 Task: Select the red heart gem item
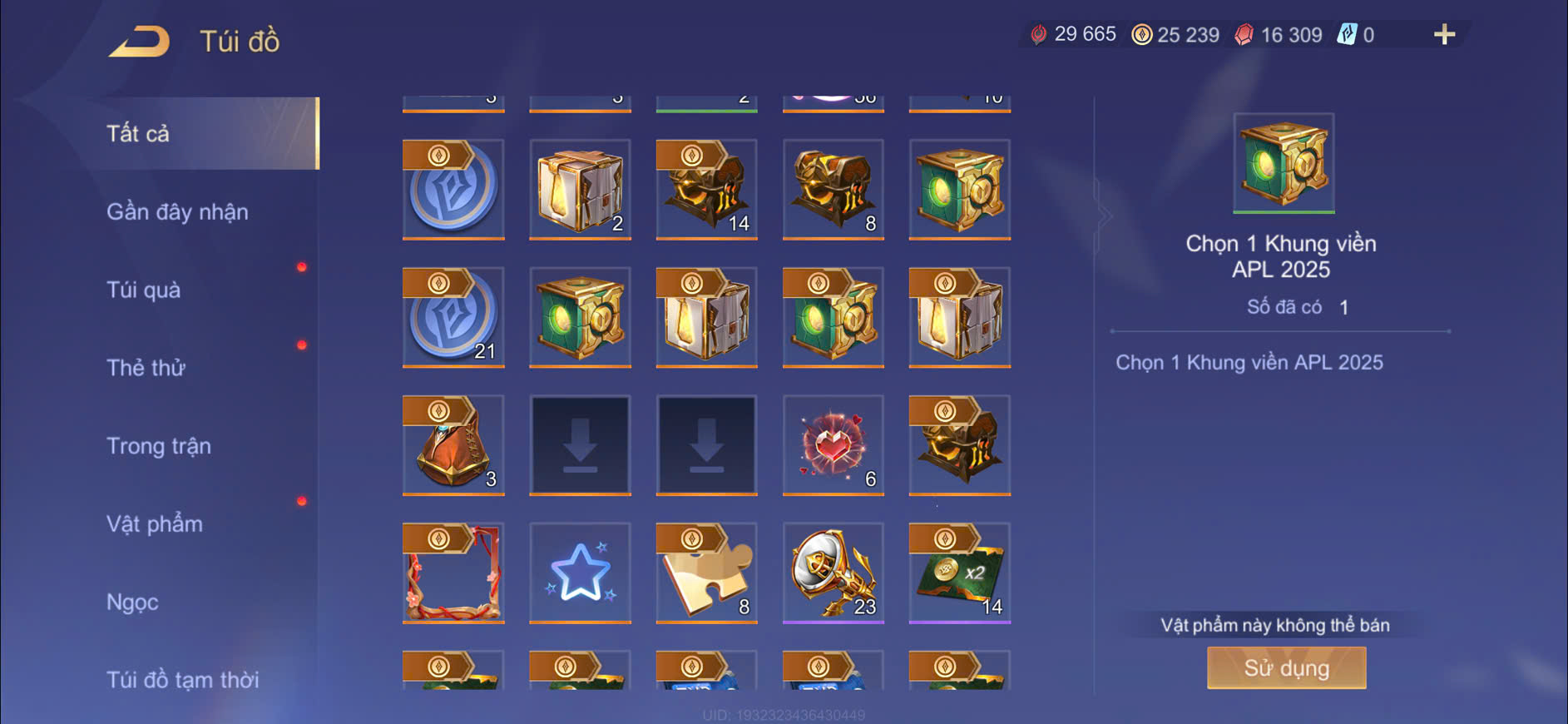click(x=833, y=445)
